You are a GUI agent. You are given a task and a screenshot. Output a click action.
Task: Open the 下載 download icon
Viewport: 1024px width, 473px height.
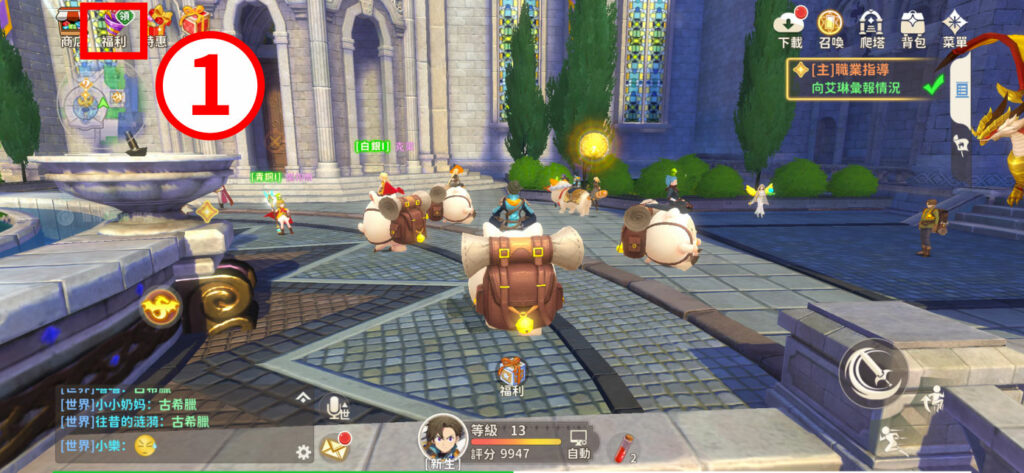click(790, 28)
